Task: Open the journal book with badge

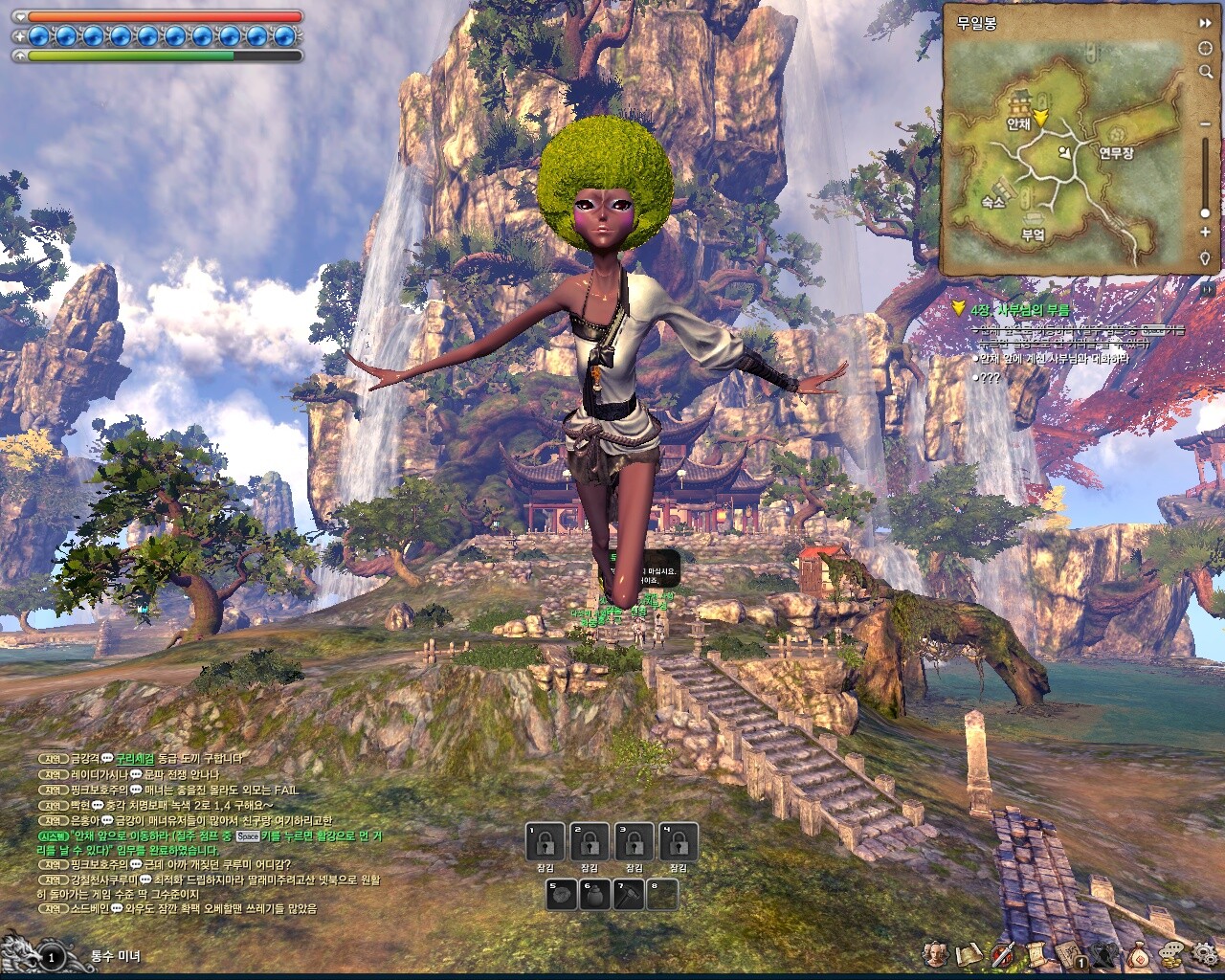Action: pyautogui.click(x=1070, y=953)
